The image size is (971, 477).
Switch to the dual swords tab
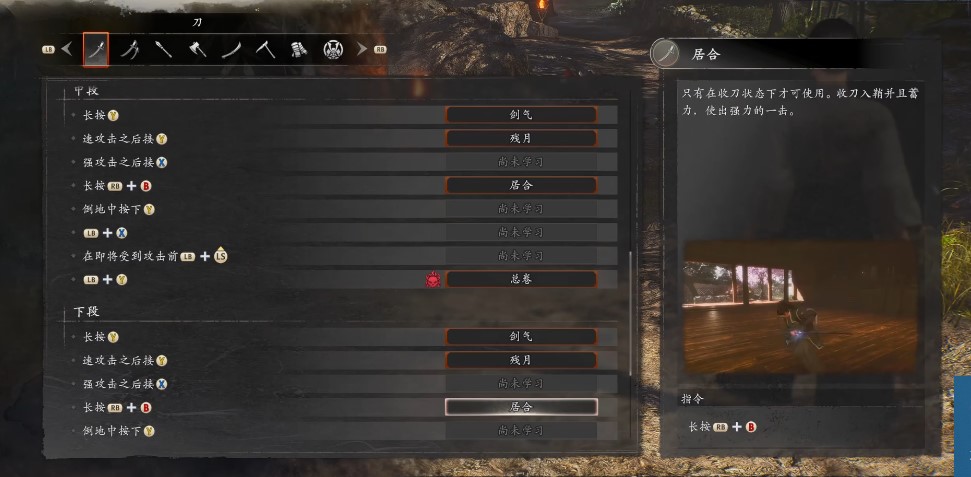130,48
